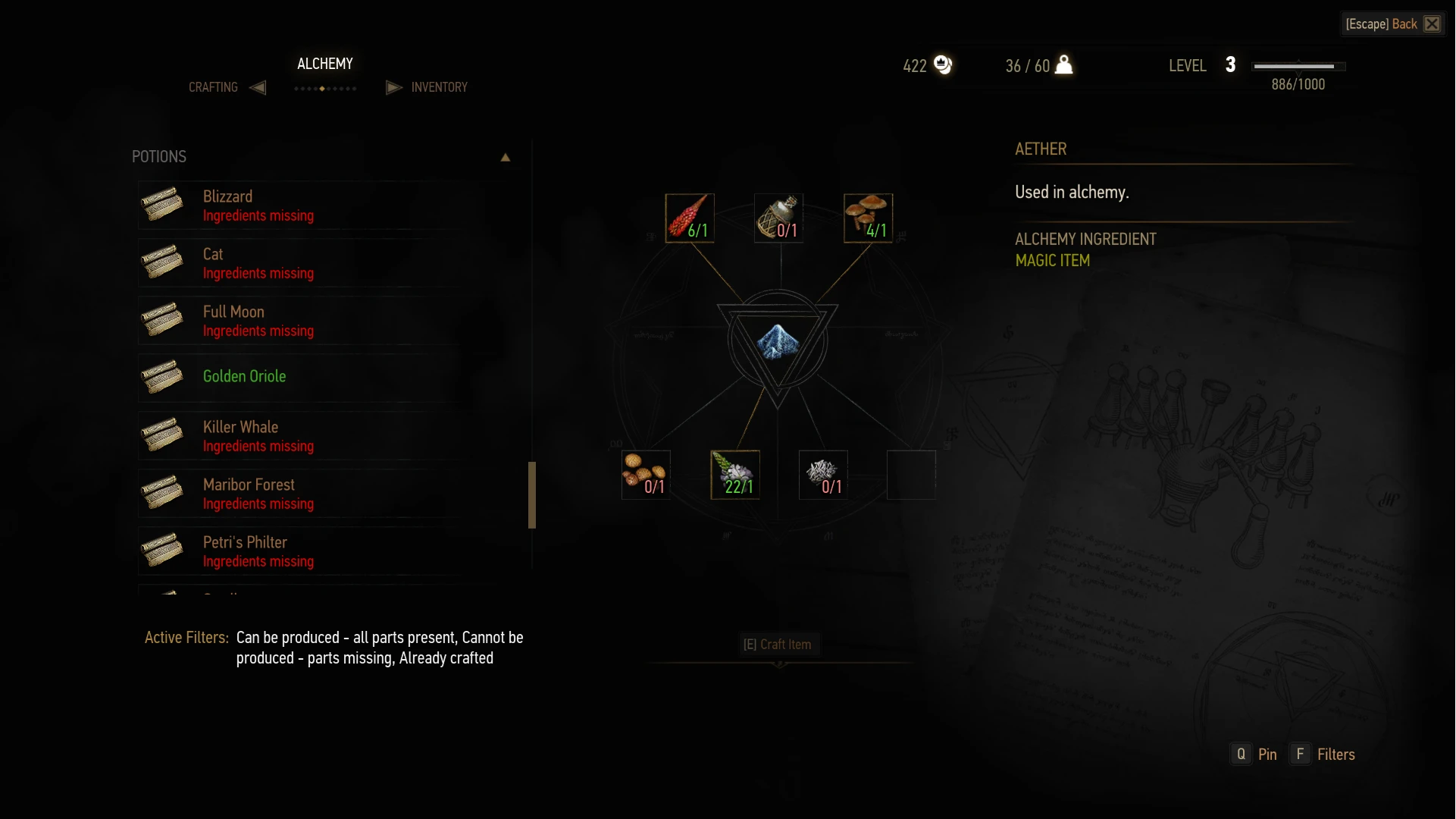Choose the Cat potion recipe
The image size is (1456, 819).
(x=303, y=263)
